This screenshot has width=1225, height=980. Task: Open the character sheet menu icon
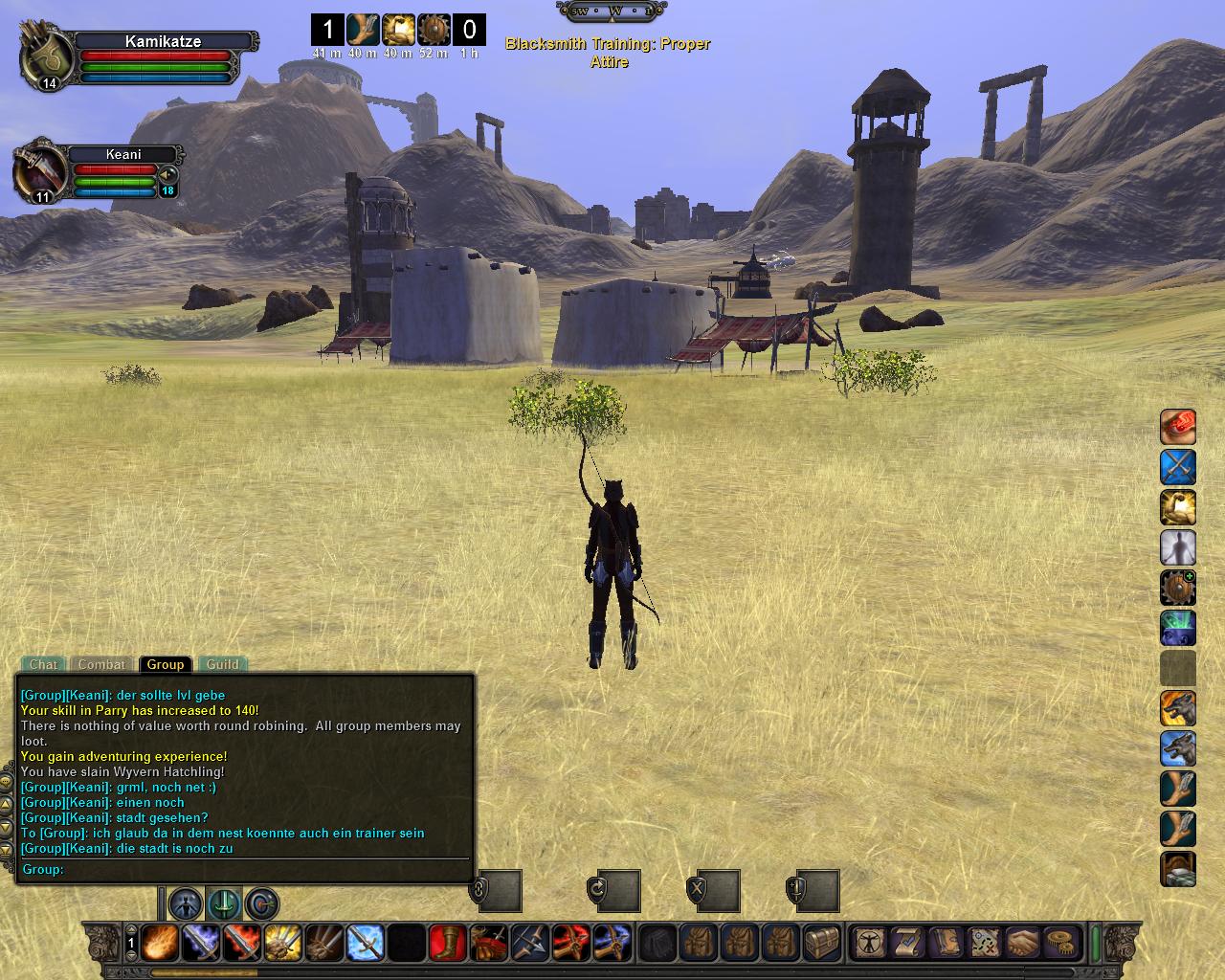pyautogui.click(x=870, y=943)
